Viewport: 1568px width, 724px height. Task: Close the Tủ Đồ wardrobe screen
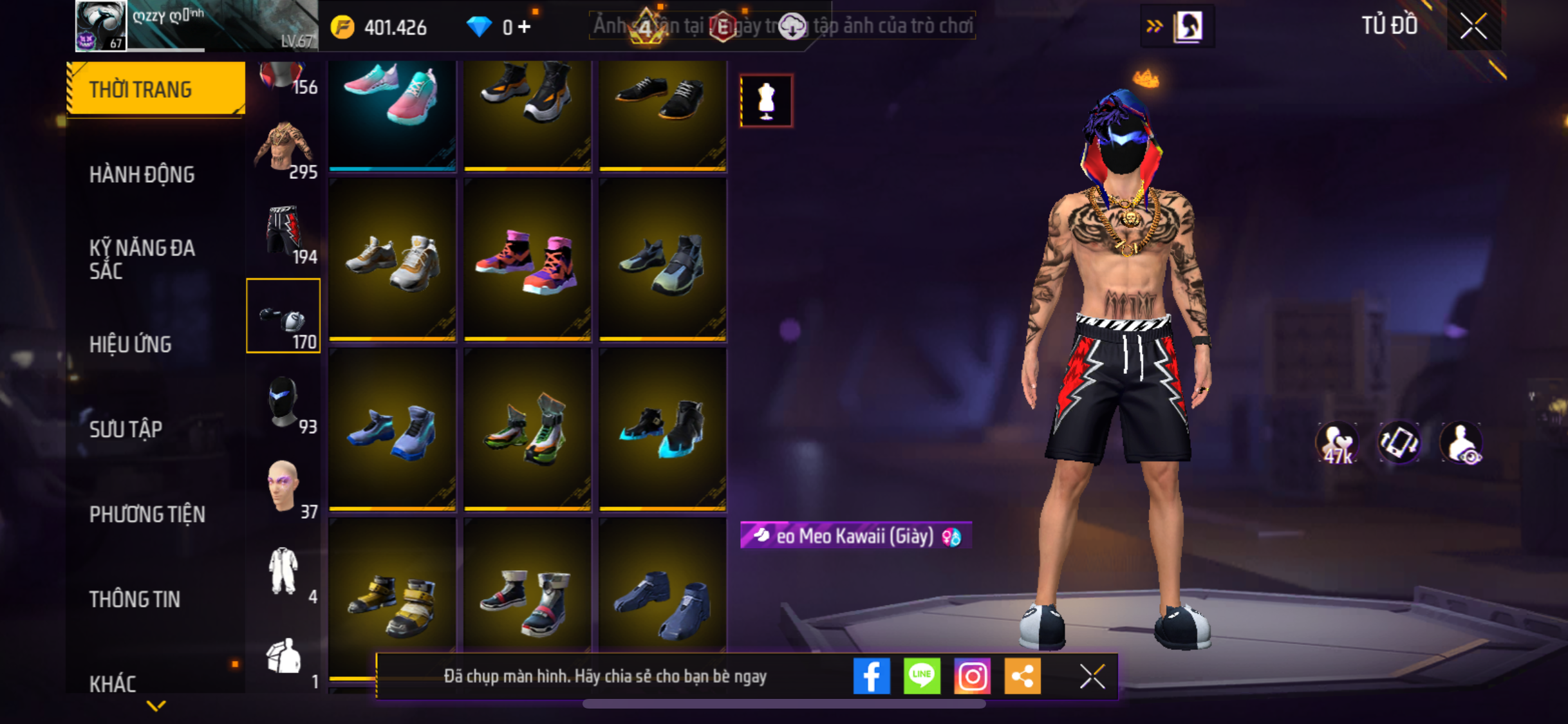tap(1473, 26)
